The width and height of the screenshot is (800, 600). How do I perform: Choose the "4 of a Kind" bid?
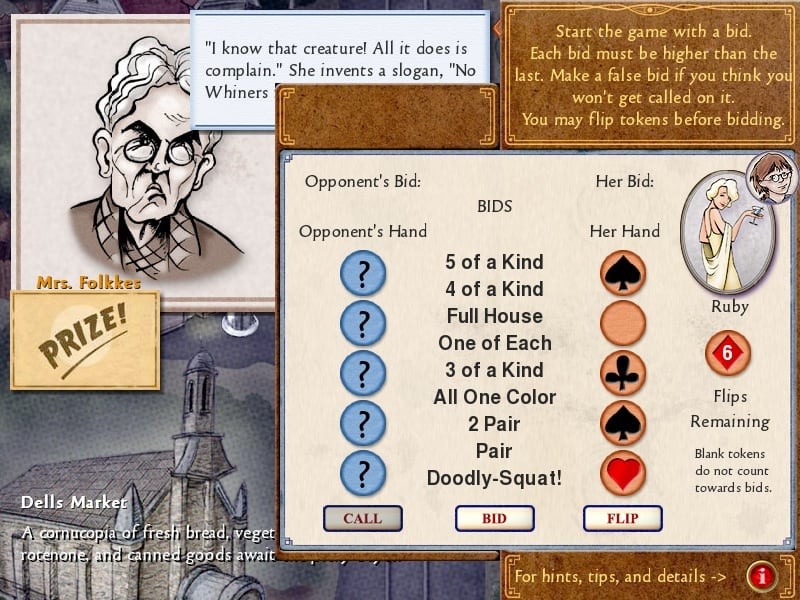click(494, 289)
